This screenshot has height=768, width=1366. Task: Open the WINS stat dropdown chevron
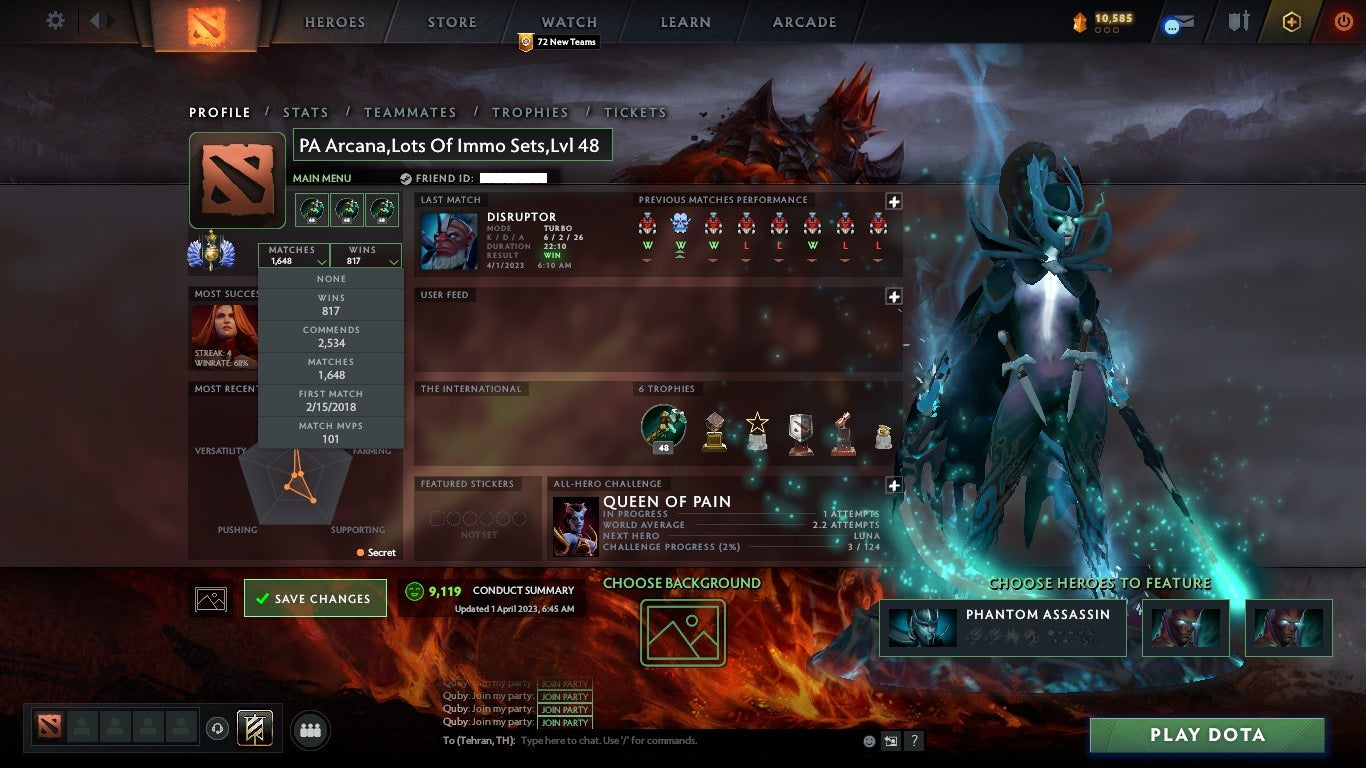pos(392,260)
